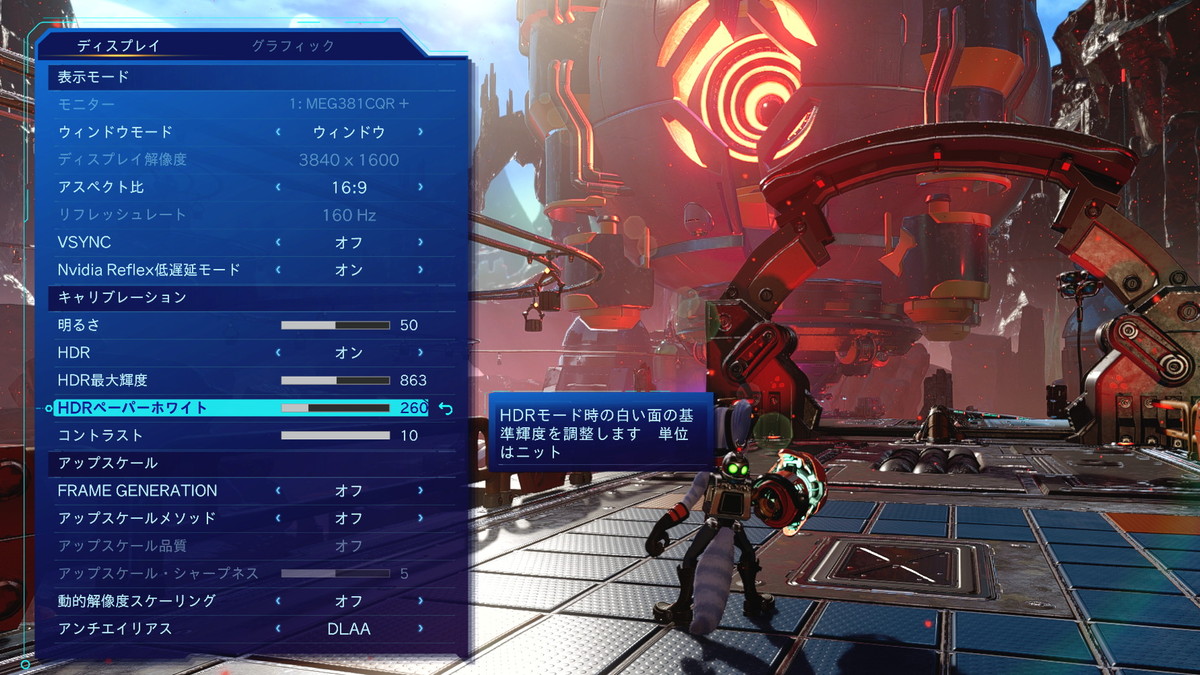Change Nvidia Reflex低遅延モード using left arrow
The image size is (1200, 675).
click(278, 270)
